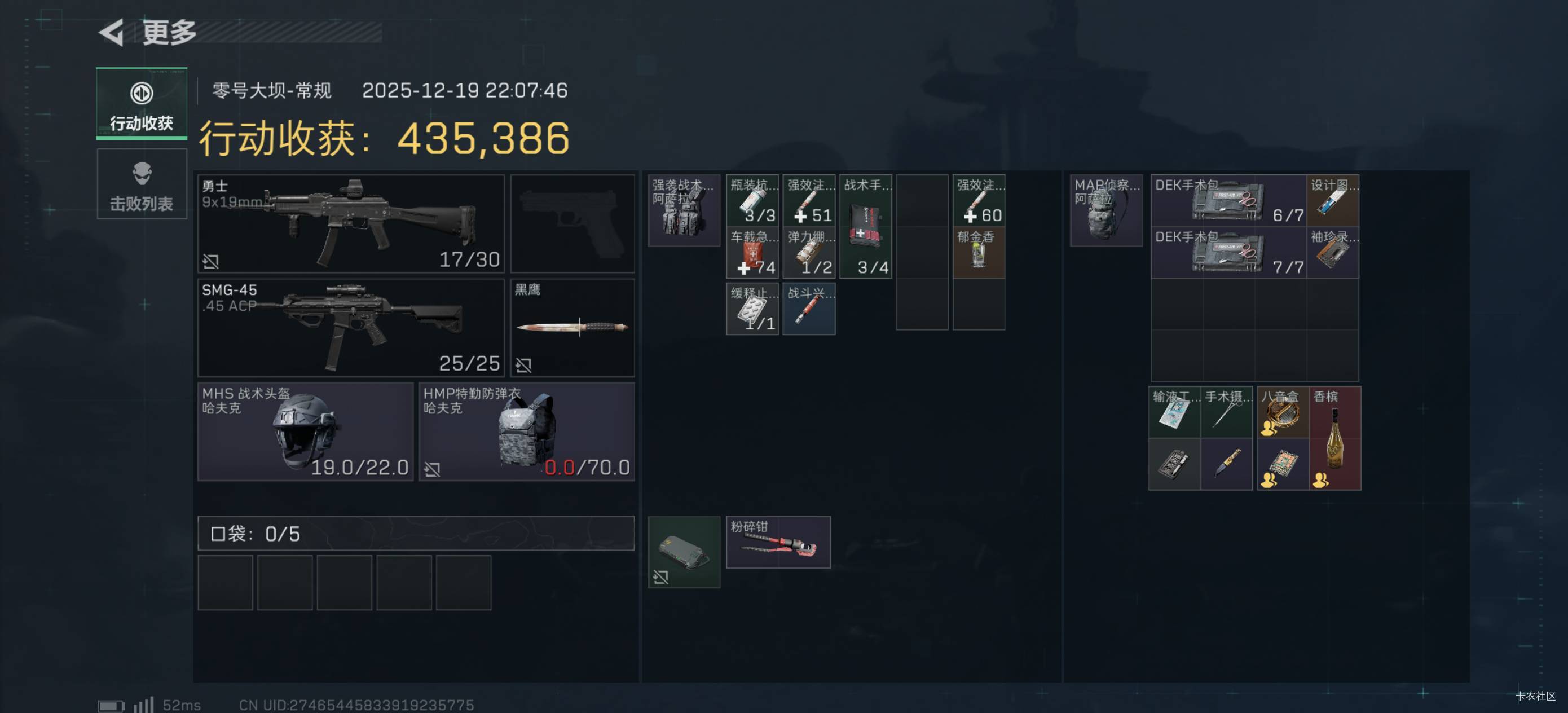Image resolution: width=1568 pixels, height=713 pixels.
Task: Open the 击败列表 tab
Action: point(141,184)
